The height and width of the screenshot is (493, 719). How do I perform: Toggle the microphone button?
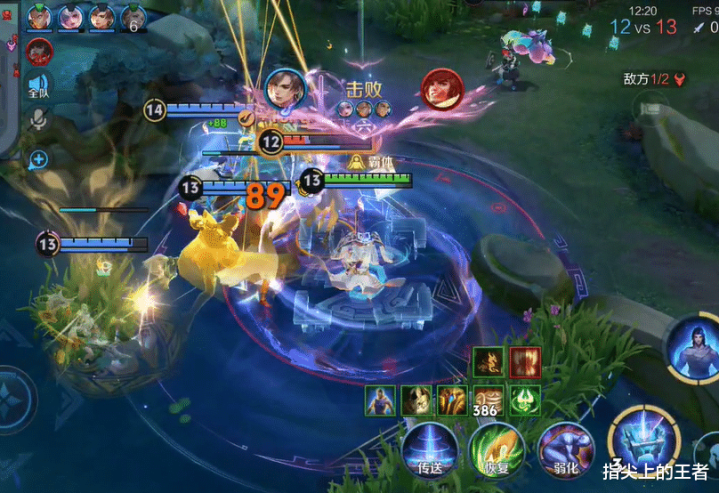[39, 119]
